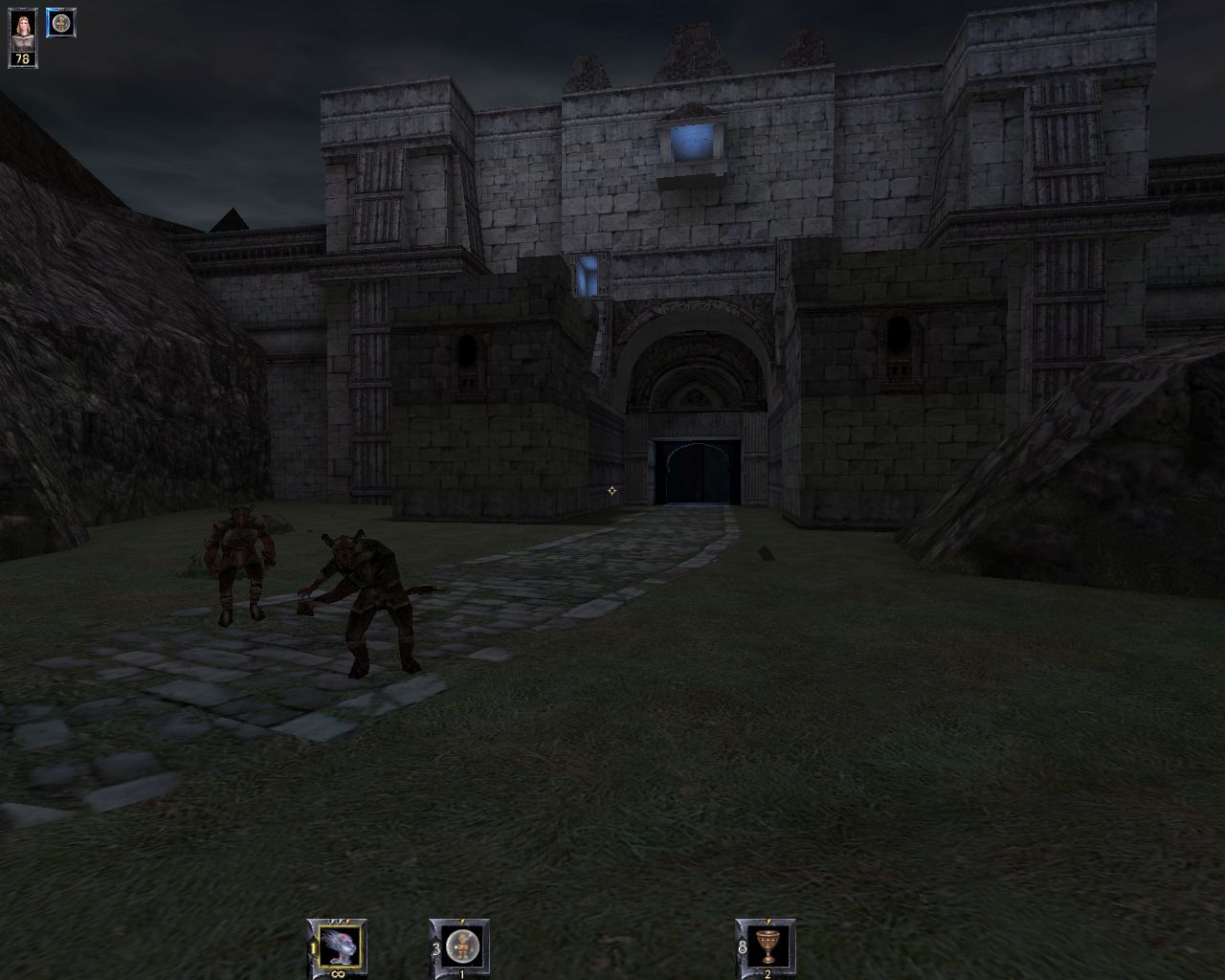This screenshot has height=980, width=1225.
Task: Click the infinity symbol below the demon head slot
Action: [x=340, y=972]
